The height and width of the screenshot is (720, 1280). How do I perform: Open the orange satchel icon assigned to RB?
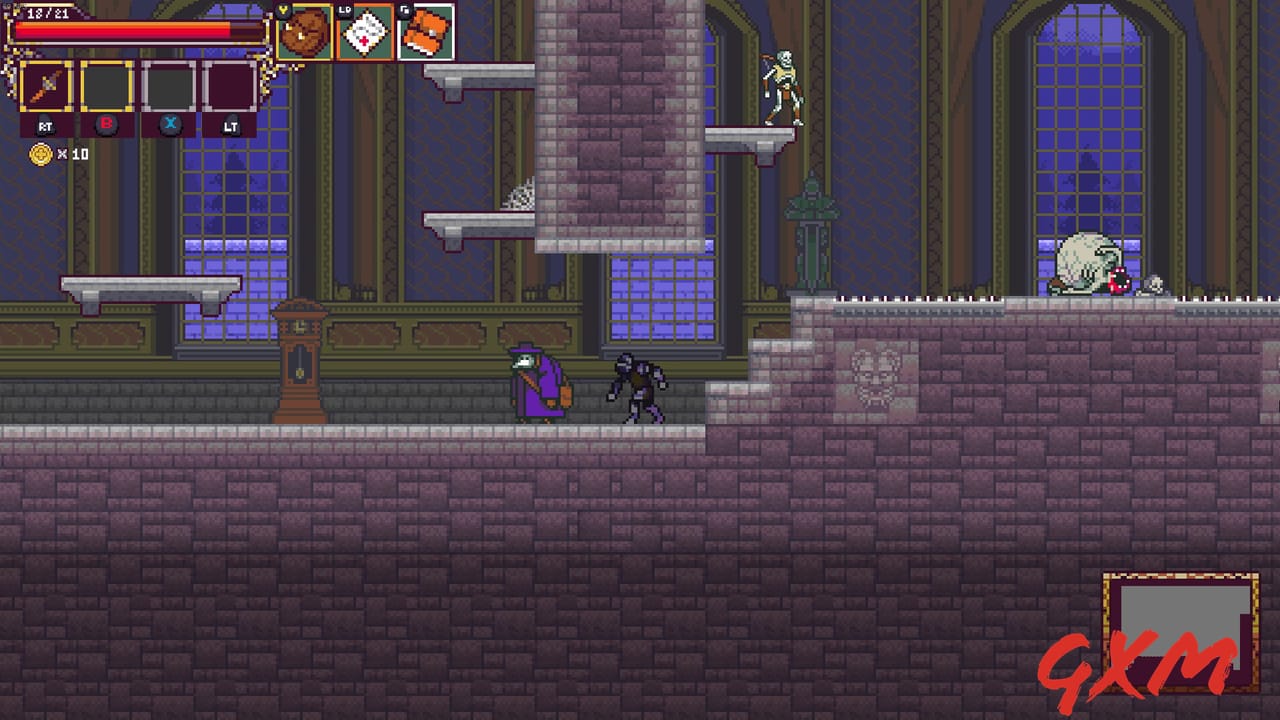426,31
